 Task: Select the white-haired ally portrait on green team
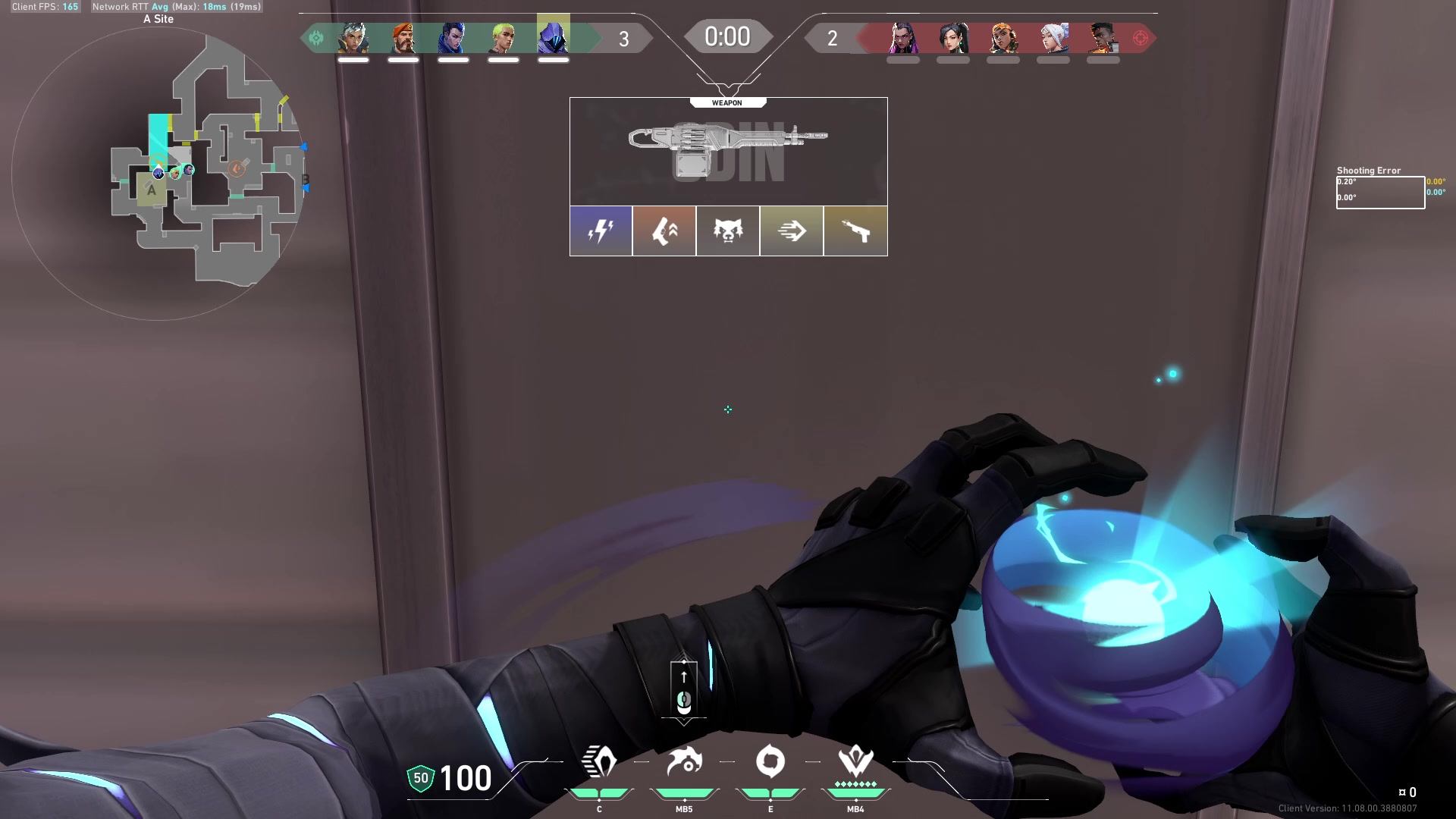[353, 37]
